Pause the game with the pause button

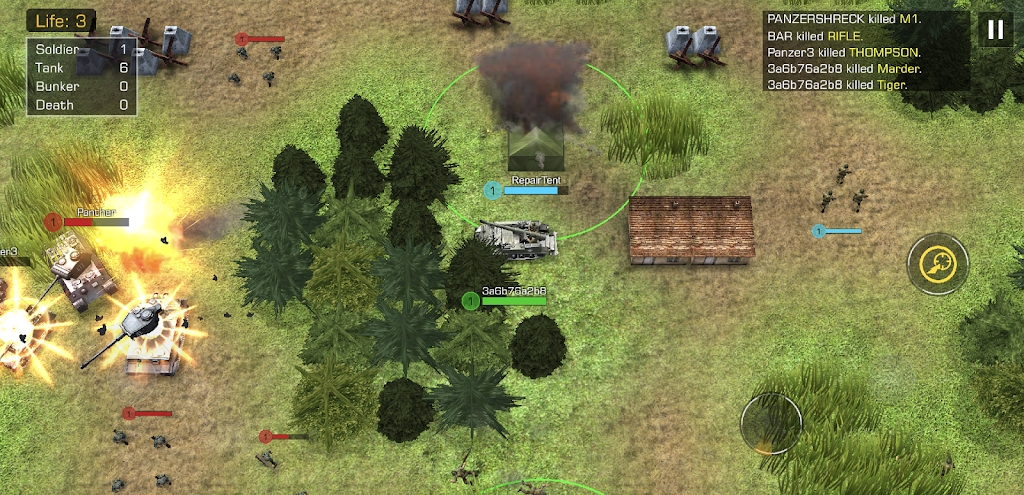coord(994,30)
